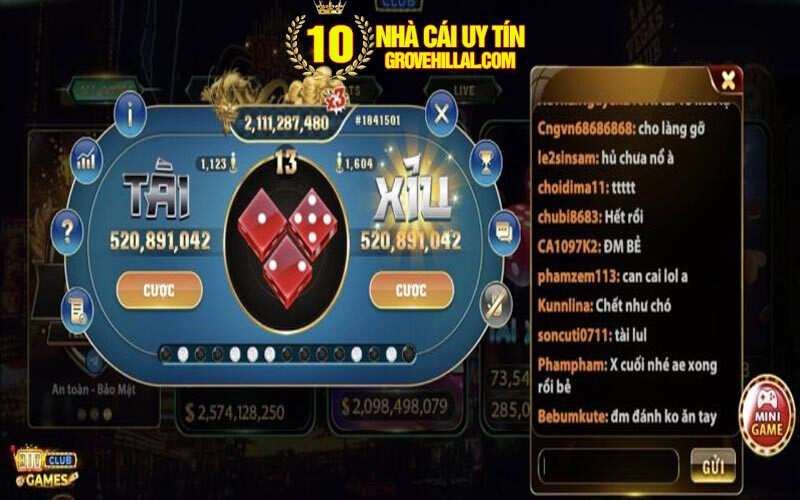800x500 pixels.
Task: Open the info "i" icon
Action: 130,113
